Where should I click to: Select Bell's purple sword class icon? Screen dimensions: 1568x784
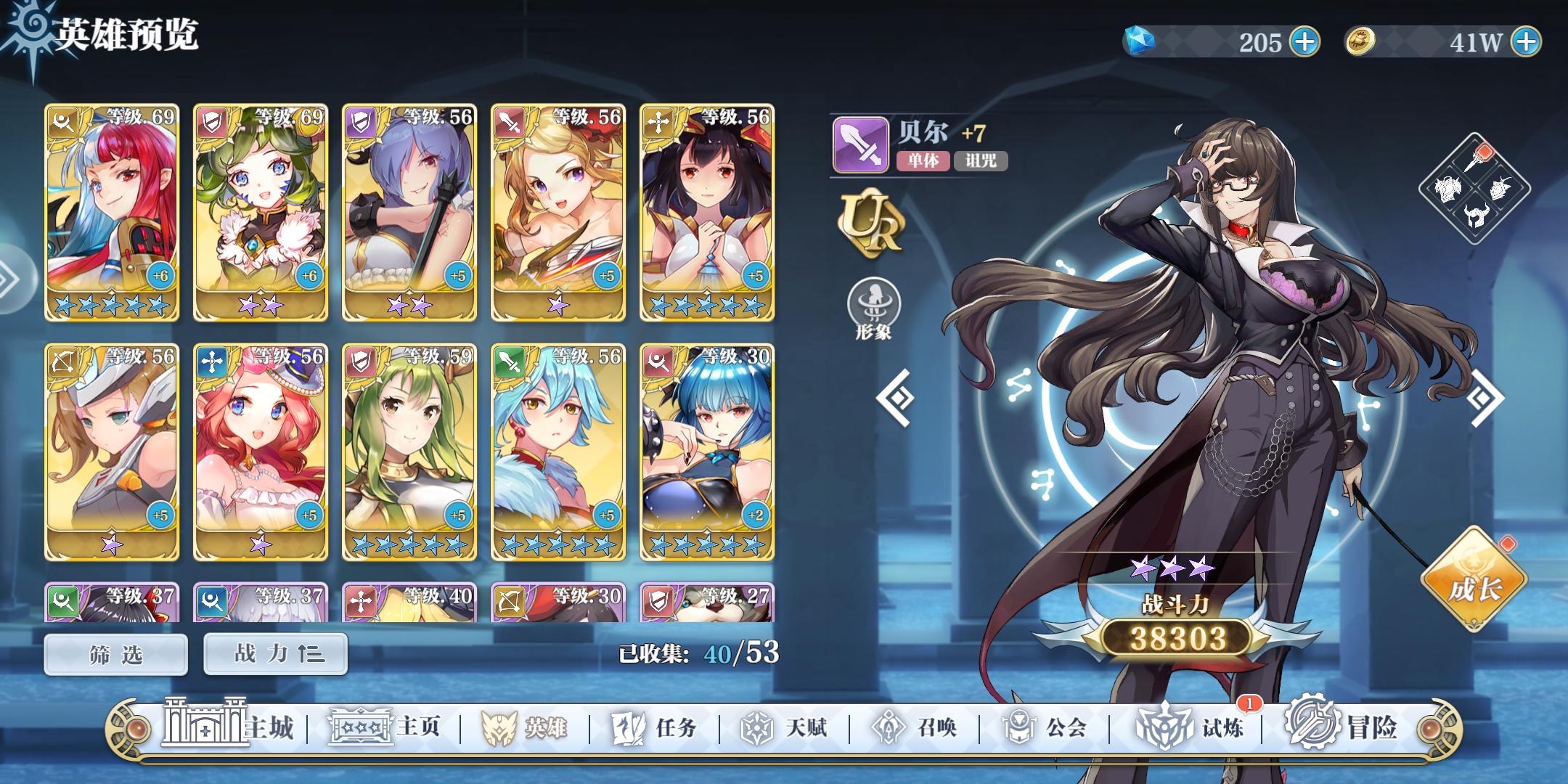(x=860, y=147)
